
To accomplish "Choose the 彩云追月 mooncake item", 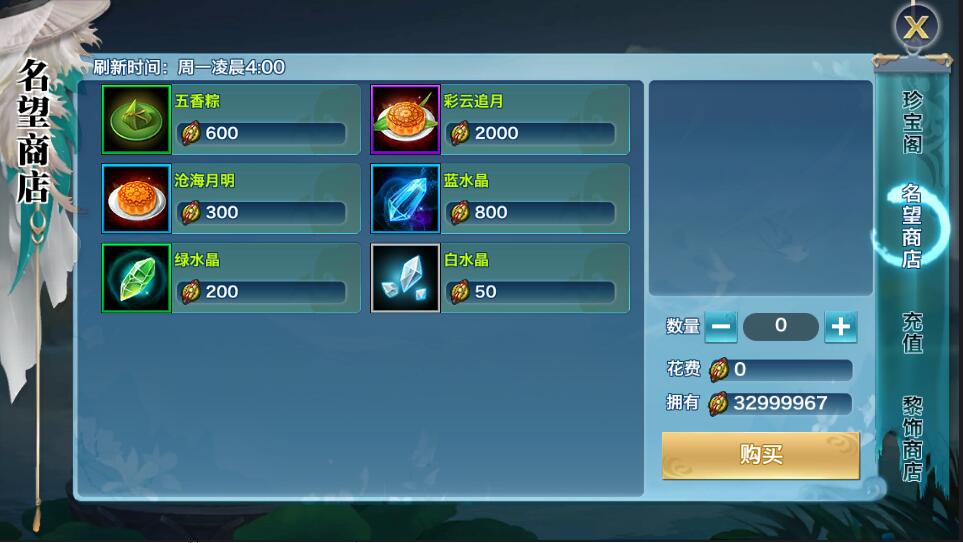I will (500, 120).
